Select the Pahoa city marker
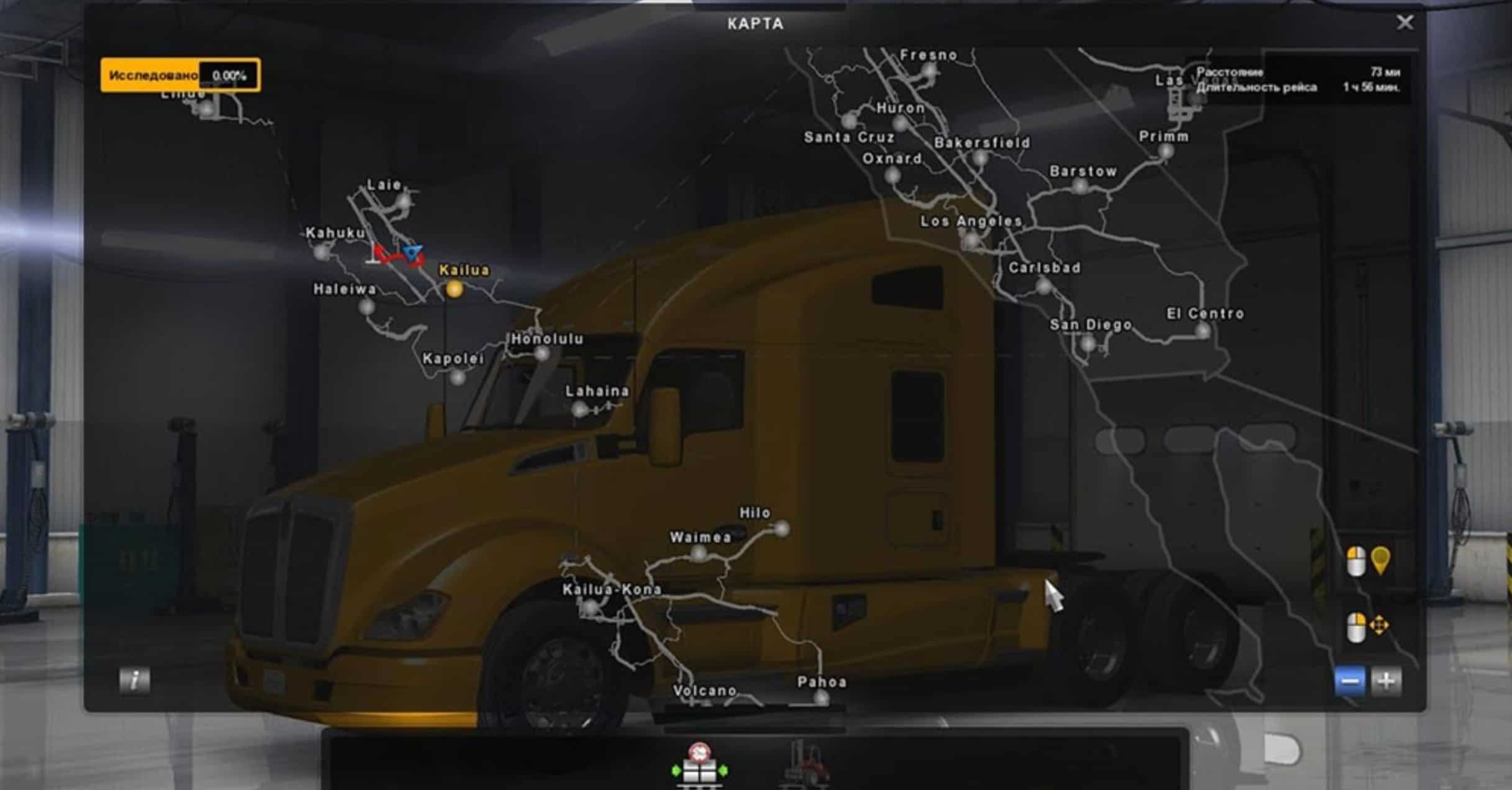This screenshot has width=1512, height=790. click(x=821, y=698)
